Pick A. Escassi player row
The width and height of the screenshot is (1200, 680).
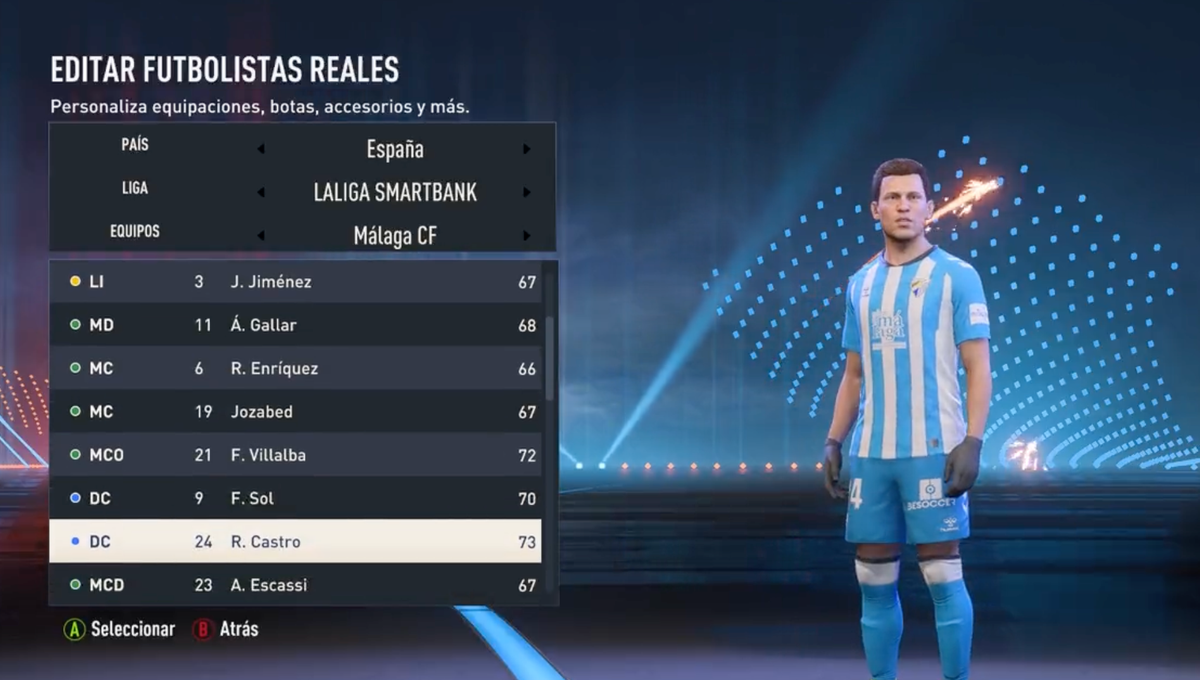pos(296,585)
